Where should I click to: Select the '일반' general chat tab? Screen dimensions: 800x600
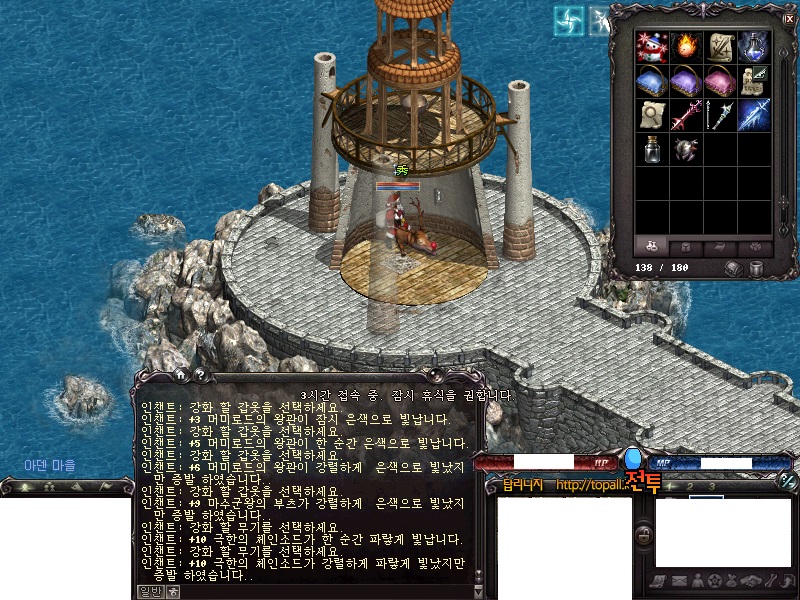click(x=149, y=592)
